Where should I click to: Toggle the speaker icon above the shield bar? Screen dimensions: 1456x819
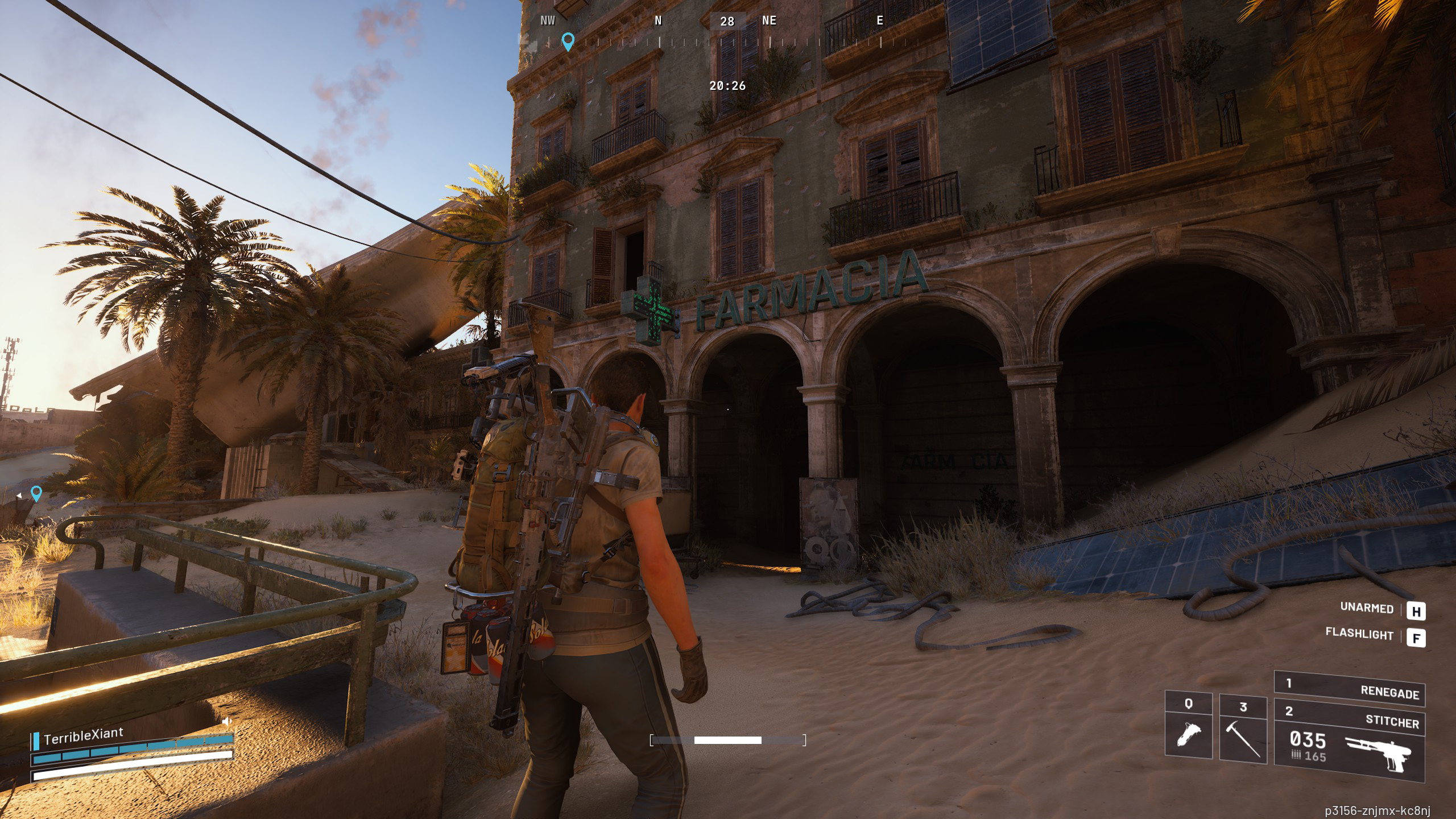point(227,722)
